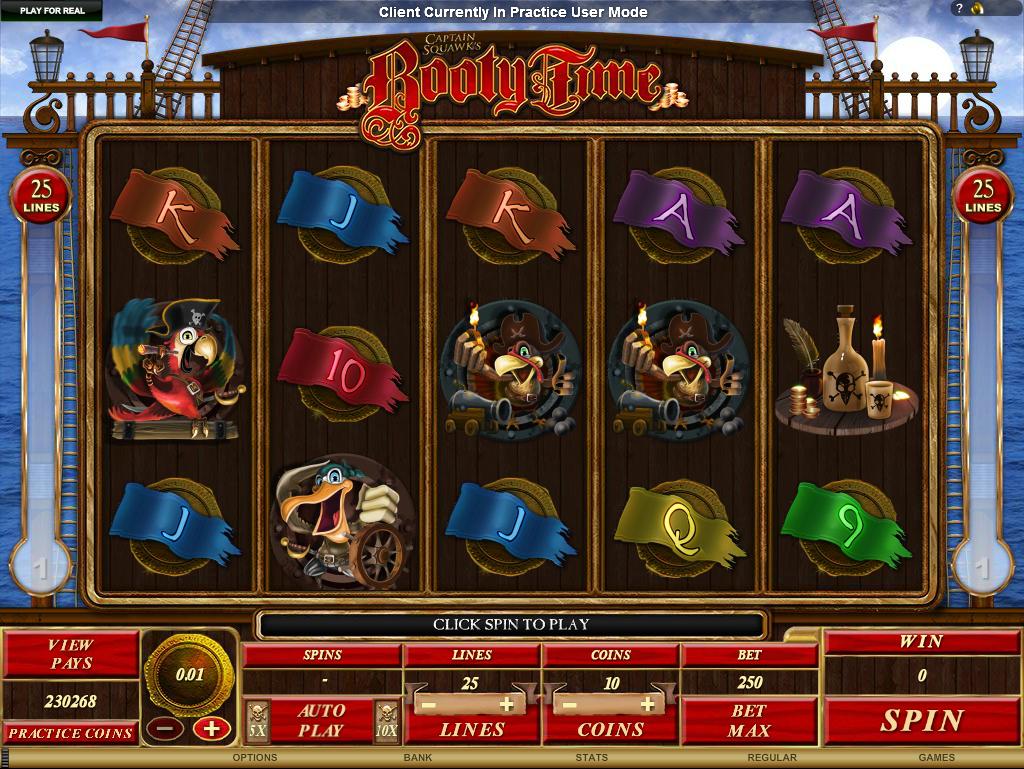Click the Play For Real button

pyautogui.click(x=52, y=11)
